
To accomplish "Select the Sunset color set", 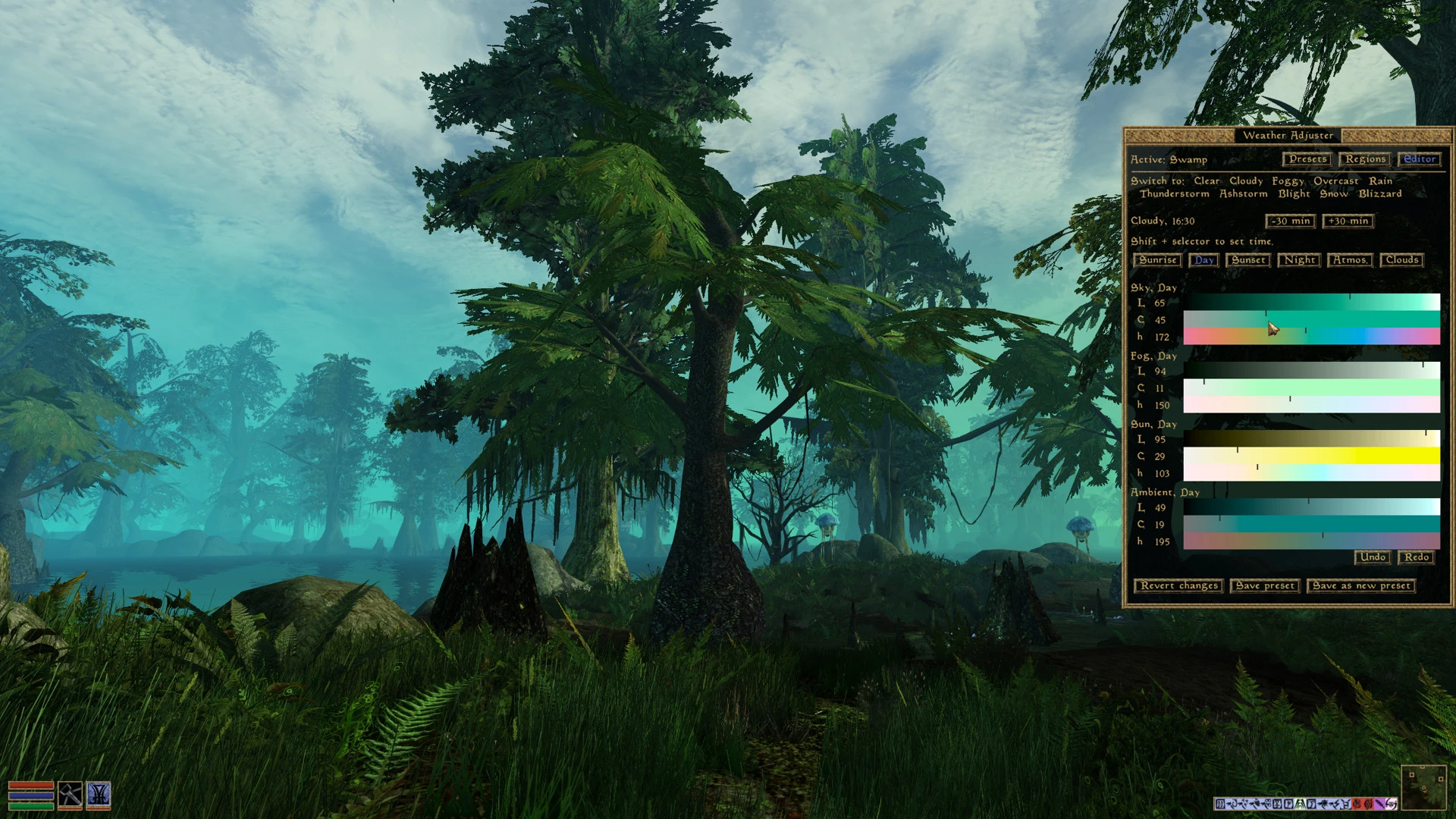I will [1247, 260].
